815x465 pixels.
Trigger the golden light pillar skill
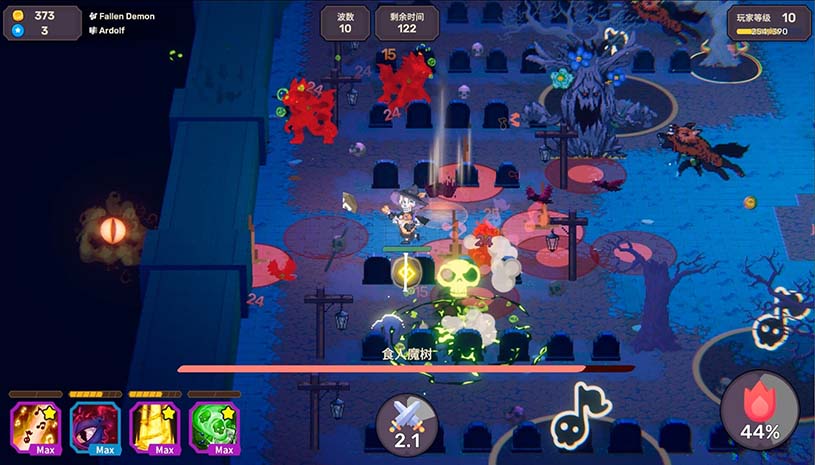tap(154, 427)
